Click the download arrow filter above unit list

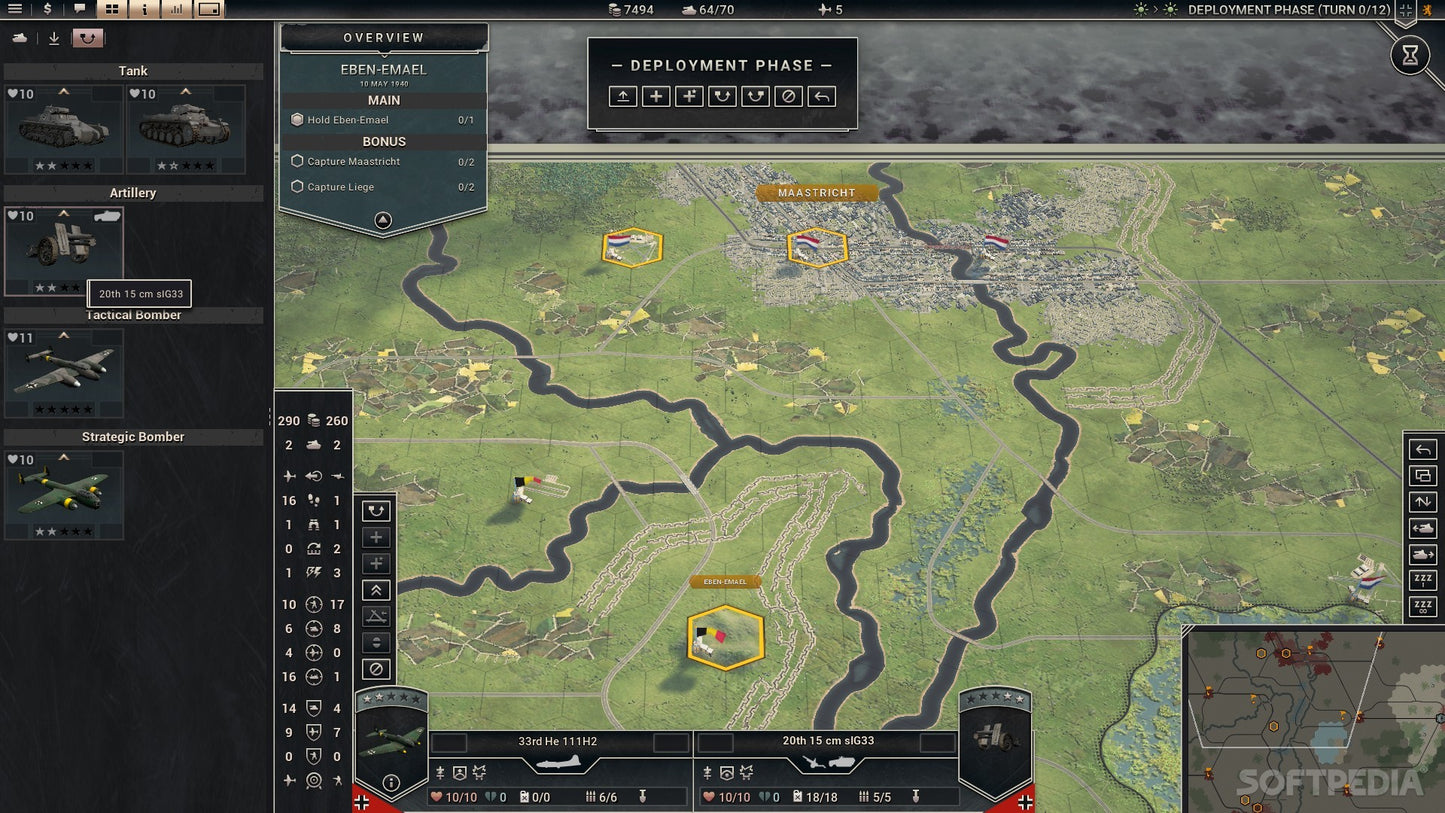tap(54, 39)
